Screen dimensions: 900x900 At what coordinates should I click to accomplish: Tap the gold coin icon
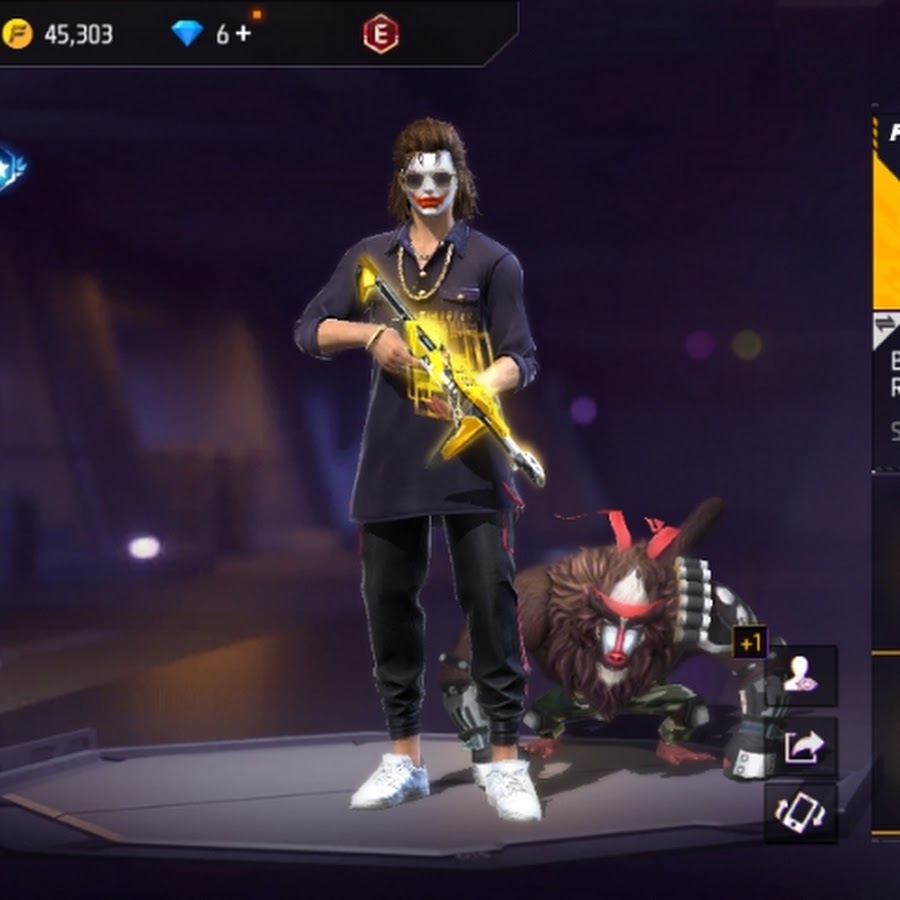[18, 34]
